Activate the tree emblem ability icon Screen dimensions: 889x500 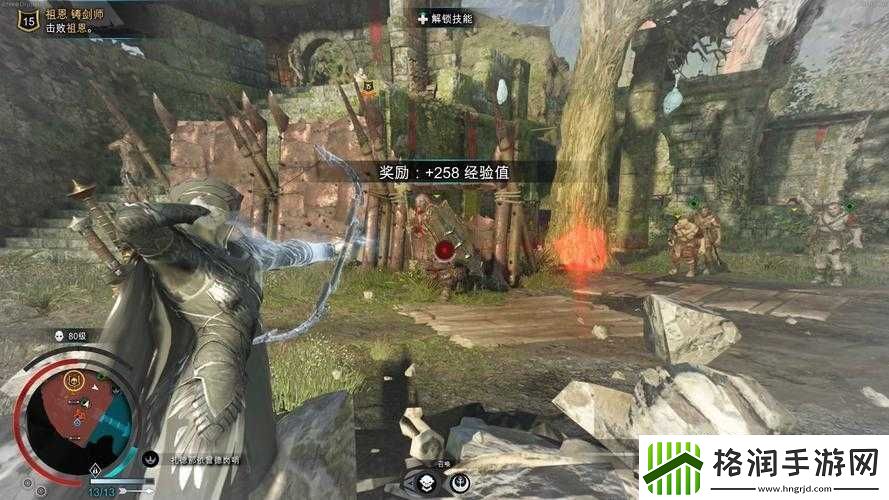pos(458,484)
